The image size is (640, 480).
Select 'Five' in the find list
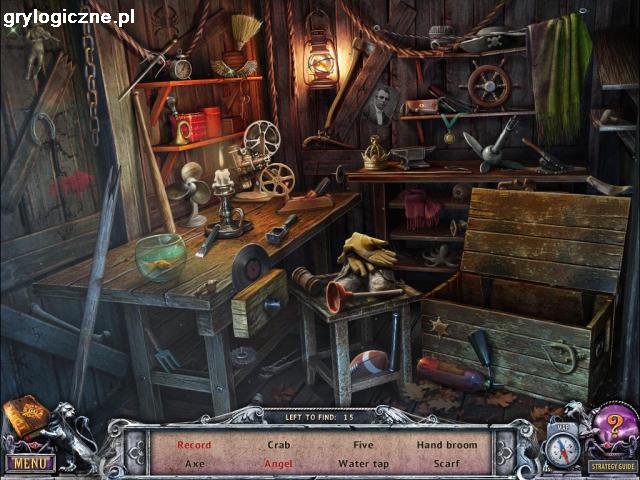tap(363, 444)
